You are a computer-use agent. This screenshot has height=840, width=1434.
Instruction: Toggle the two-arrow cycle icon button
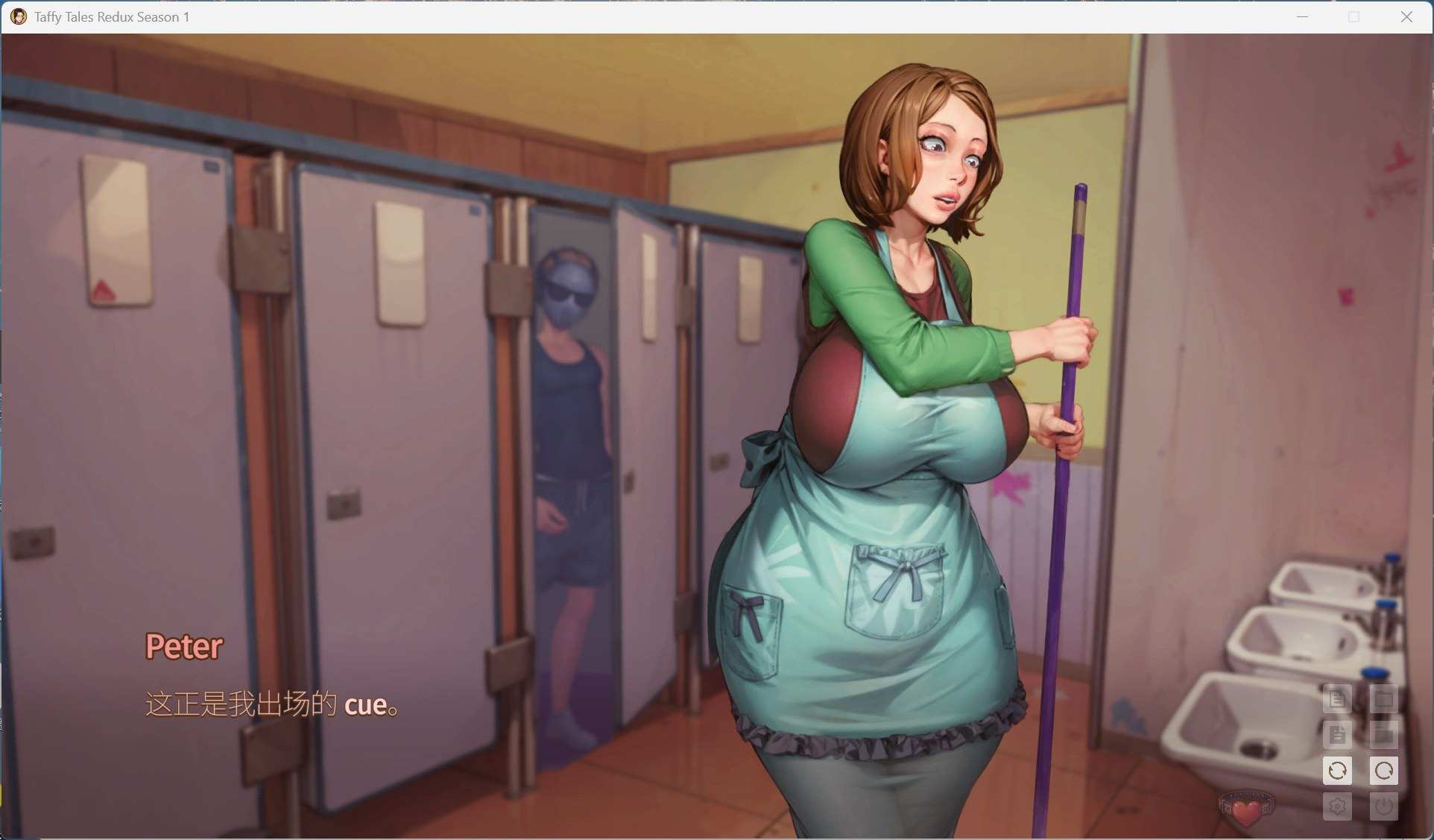1337,771
